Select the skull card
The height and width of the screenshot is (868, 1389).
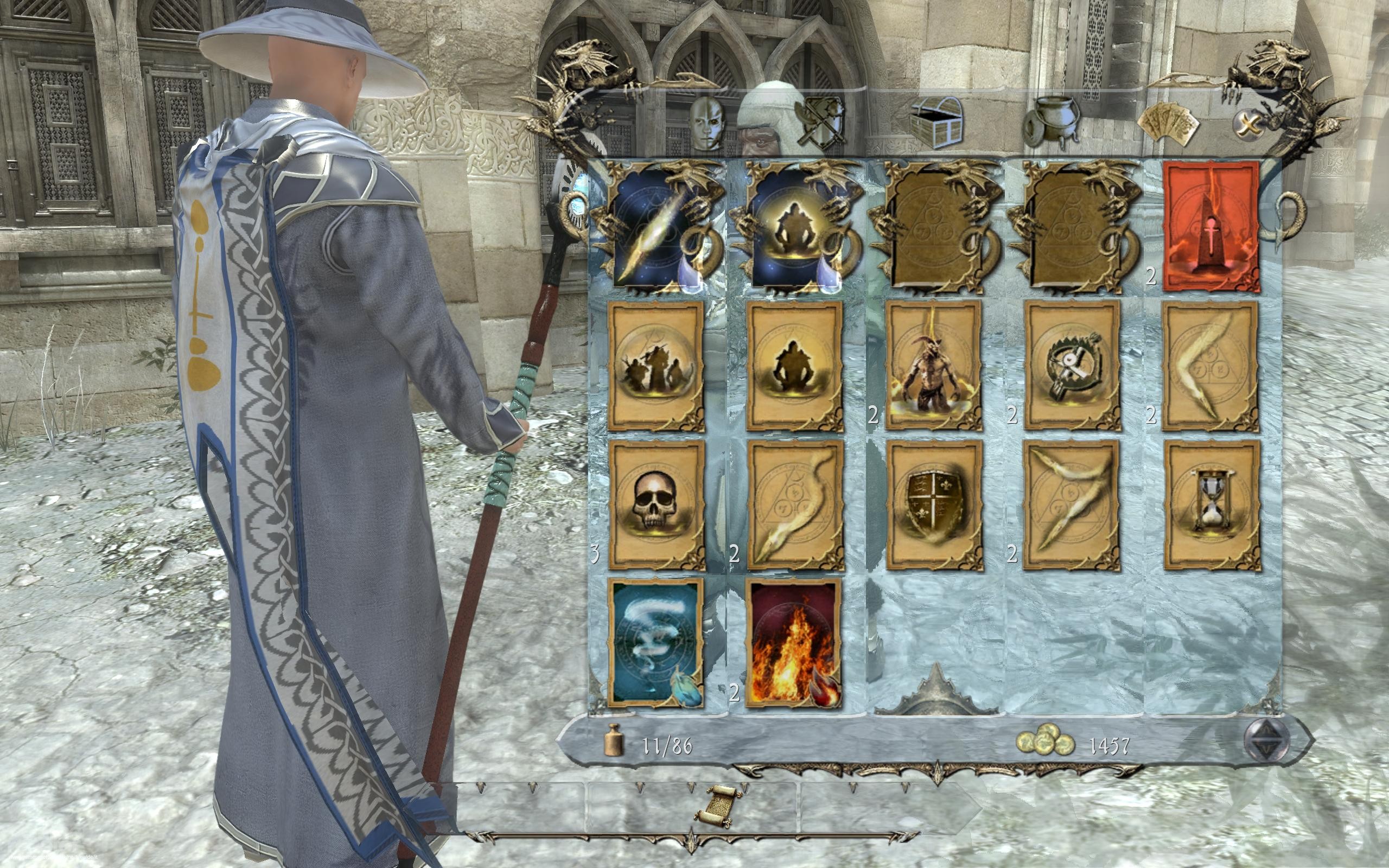coord(656,505)
